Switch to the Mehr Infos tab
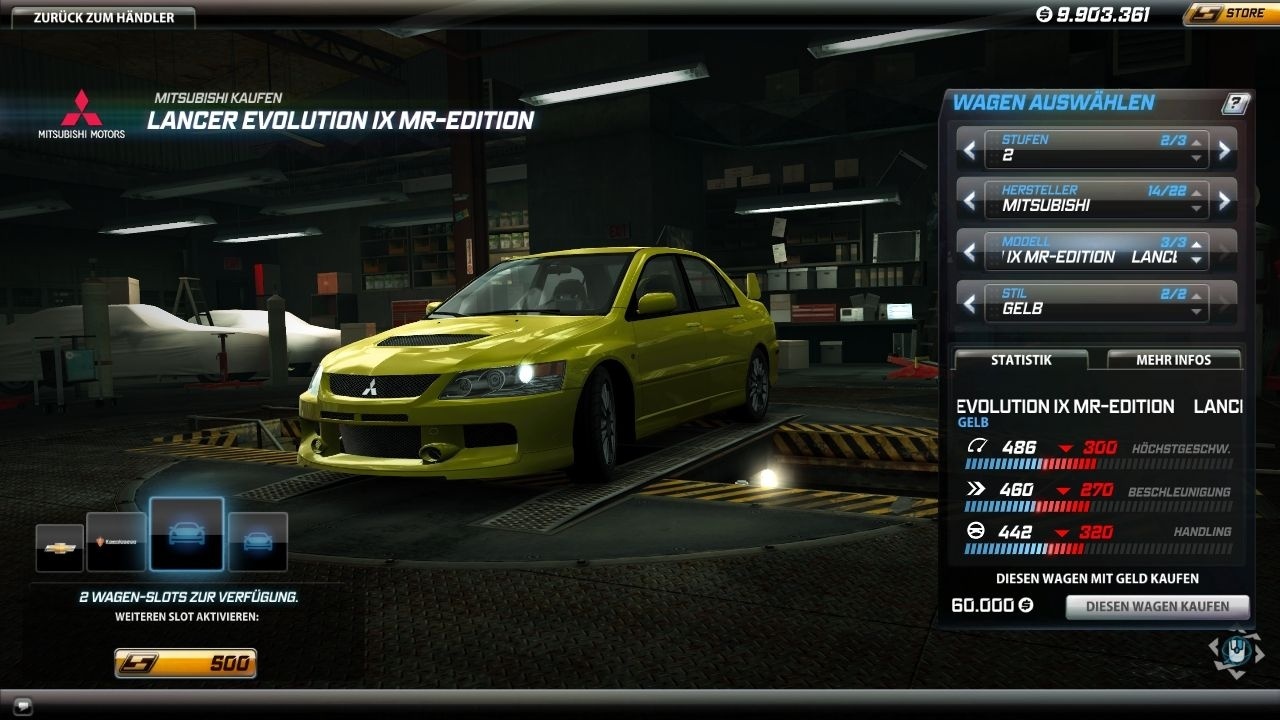This screenshot has height=720, width=1280. pos(1173,360)
